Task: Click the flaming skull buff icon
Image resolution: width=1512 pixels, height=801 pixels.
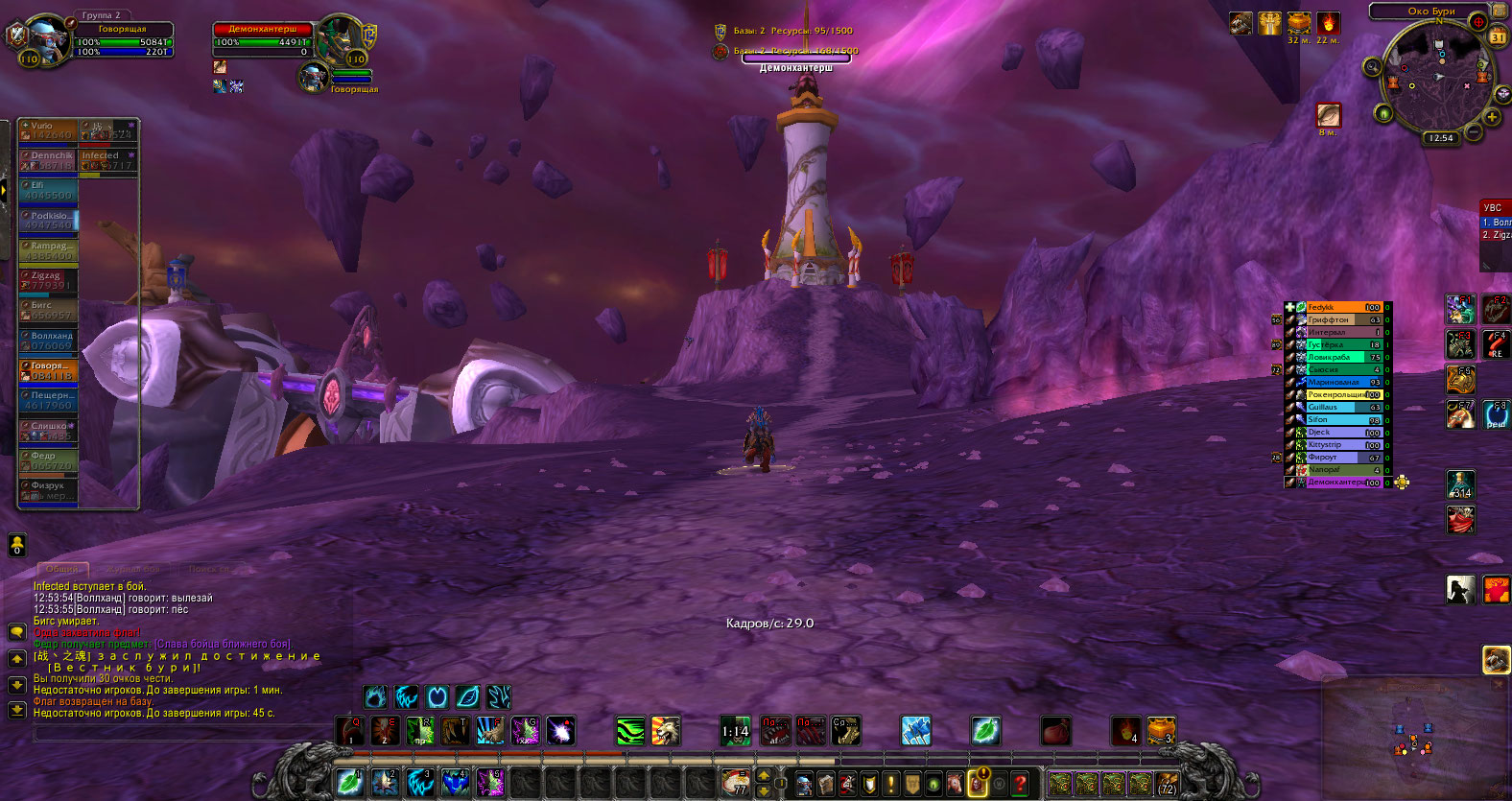Action: coord(1328,23)
